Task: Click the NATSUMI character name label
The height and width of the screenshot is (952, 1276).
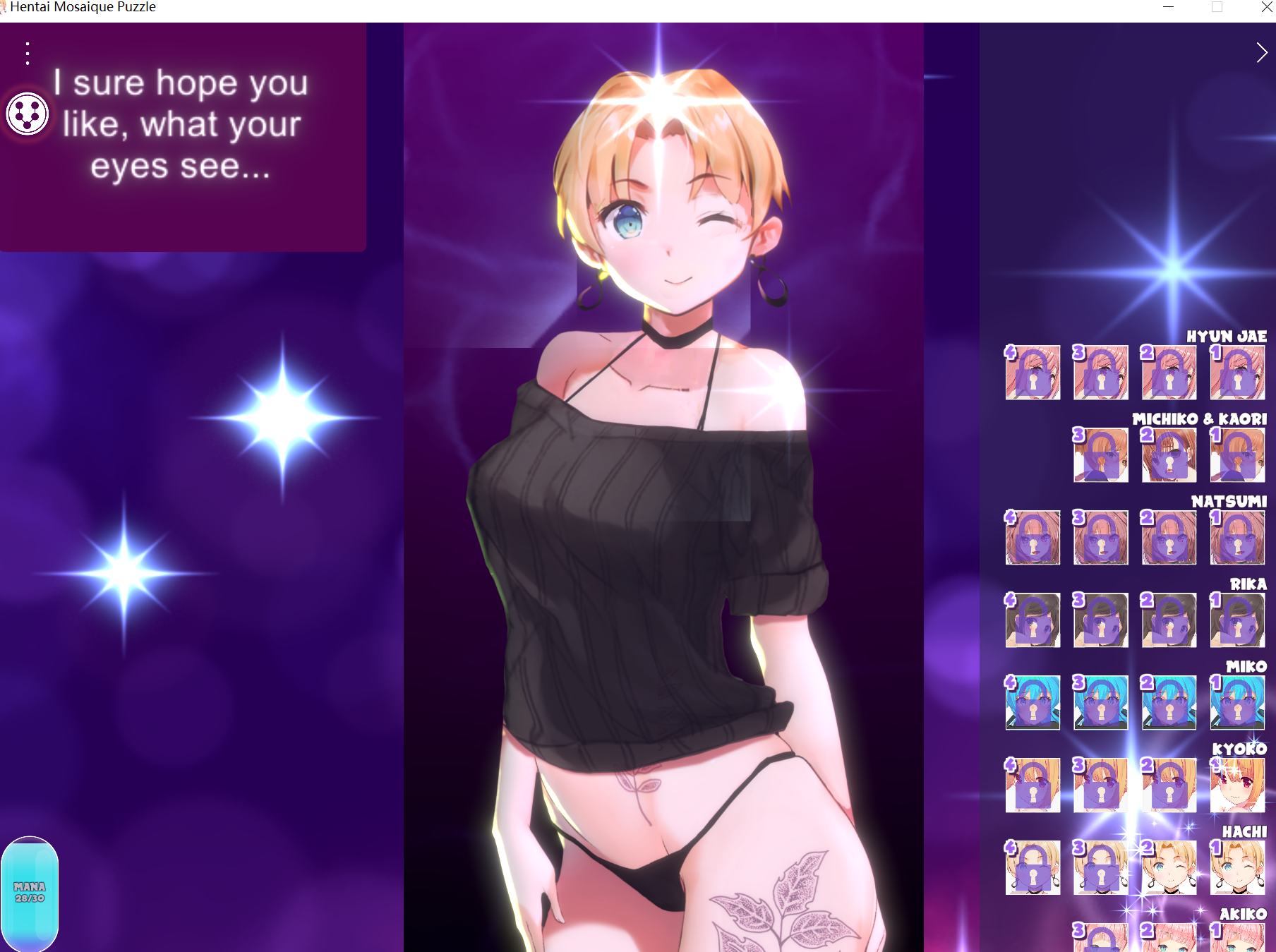Action: [x=1228, y=502]
